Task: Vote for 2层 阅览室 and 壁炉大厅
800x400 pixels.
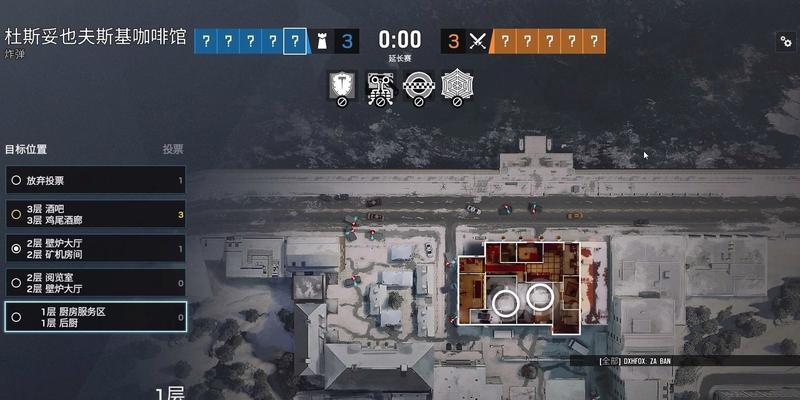Action: pos(95,282)
